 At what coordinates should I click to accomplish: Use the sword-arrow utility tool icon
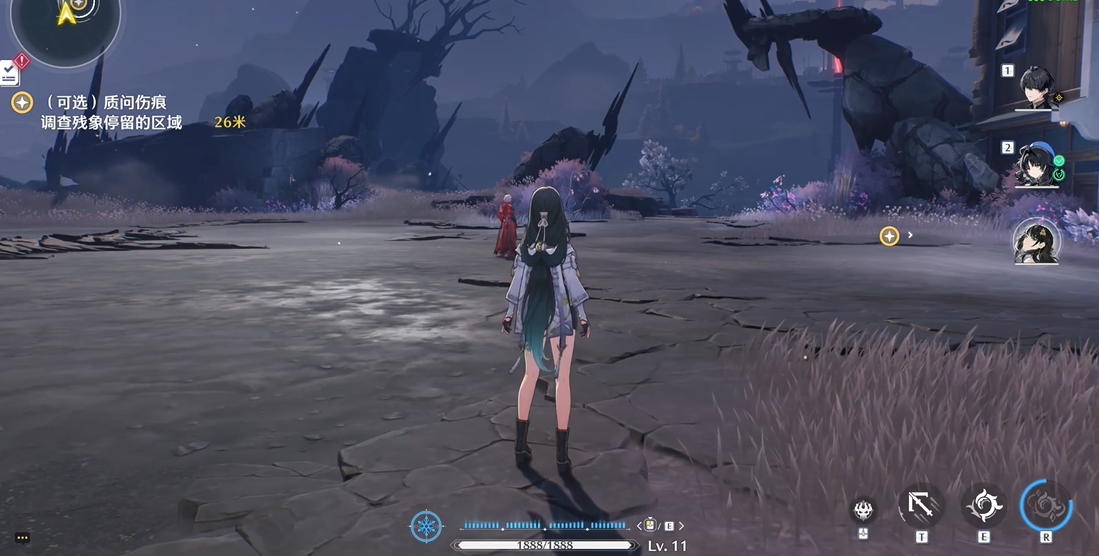920,506
